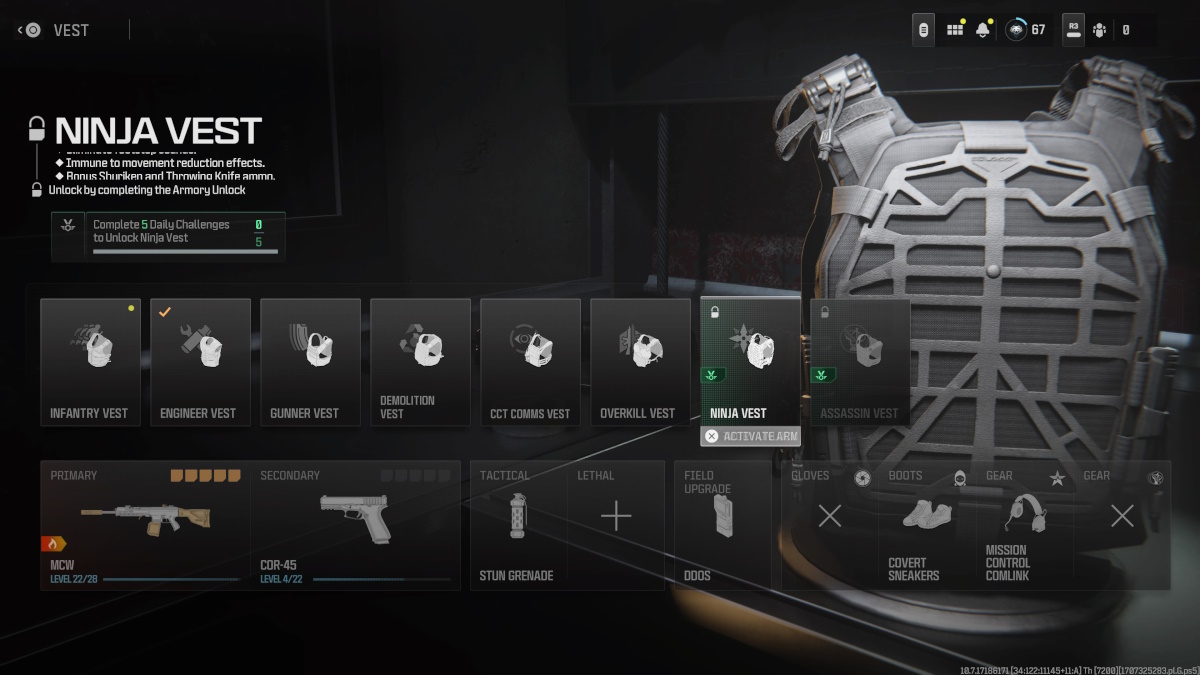Choose the Engineer Vest tile
The width and height of the screenshot is (1200, 675).
[200, 362]
